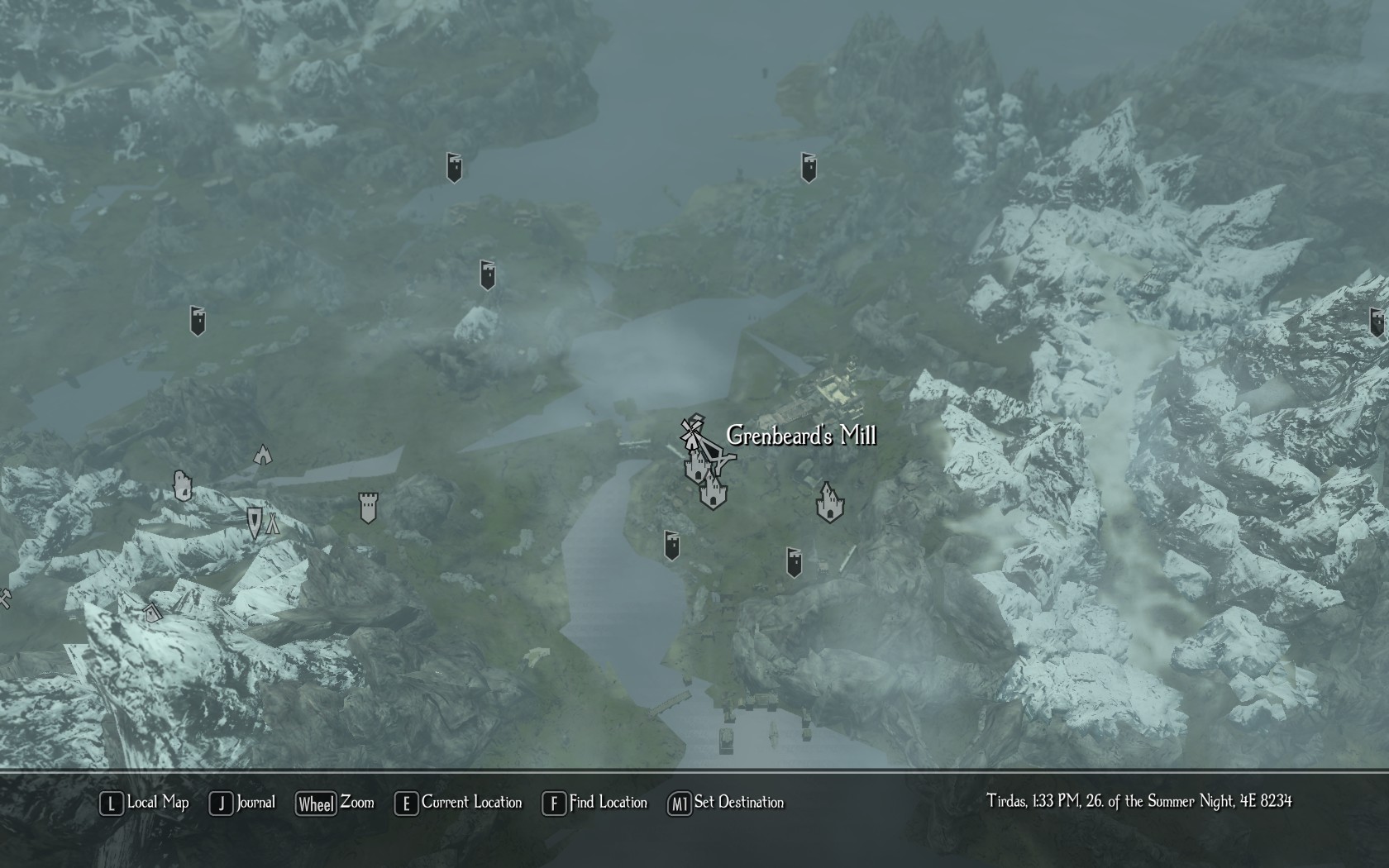Select the ruined tower map marker

[183, 486]
